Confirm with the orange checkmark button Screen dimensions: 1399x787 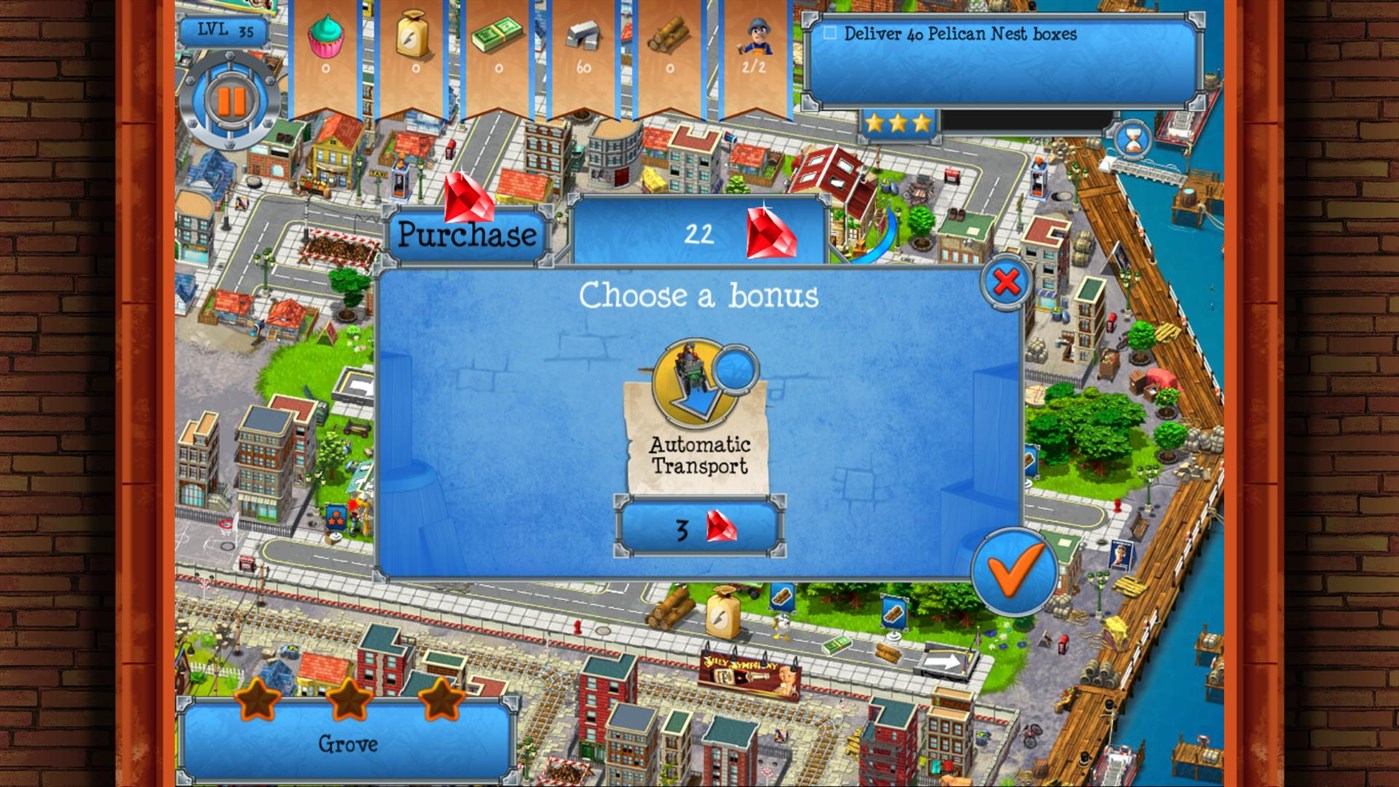coord(1014,572)
